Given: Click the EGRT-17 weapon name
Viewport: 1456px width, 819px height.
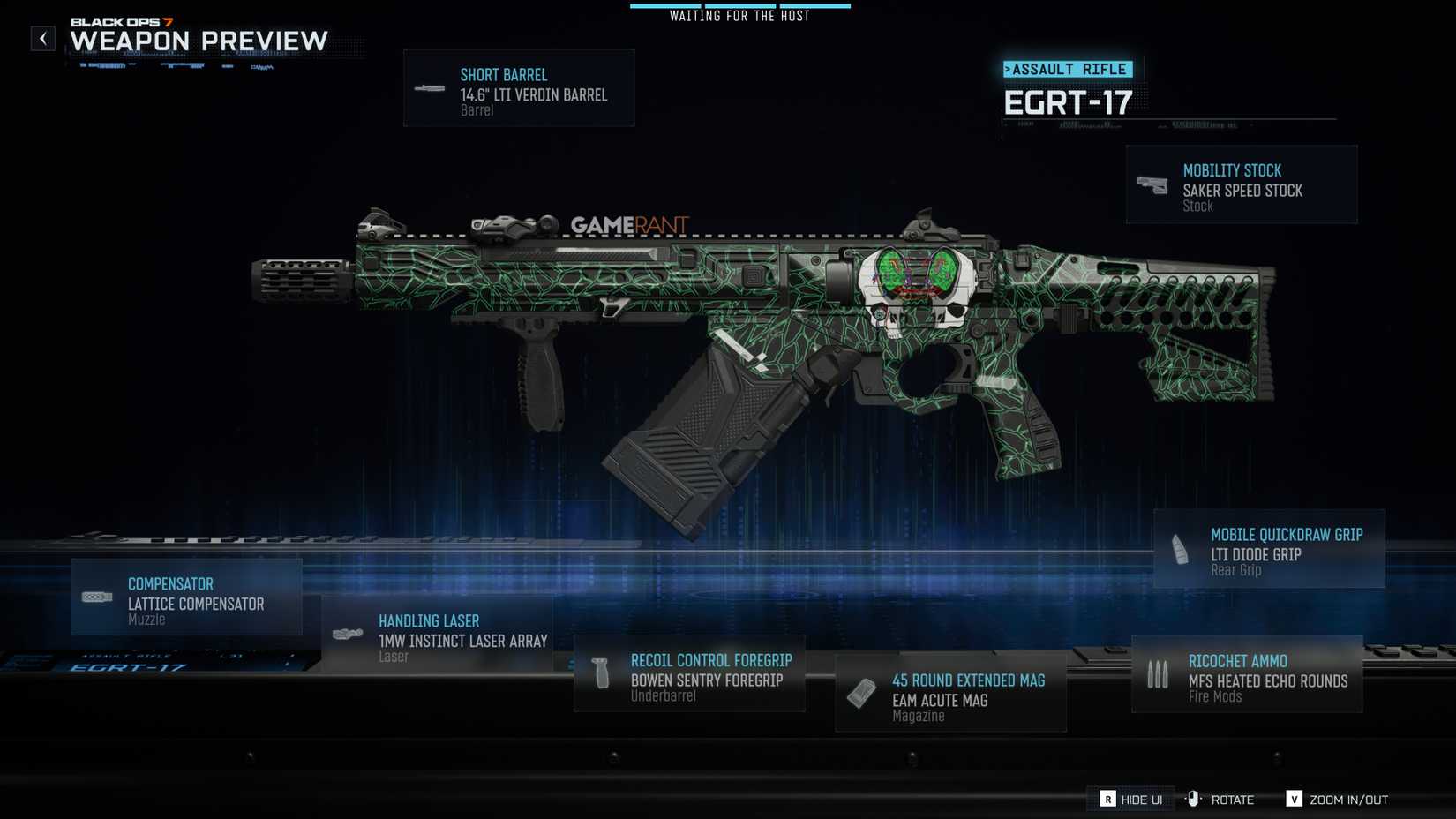Looking at the screenshot, I should click(x=1069, y=102).
